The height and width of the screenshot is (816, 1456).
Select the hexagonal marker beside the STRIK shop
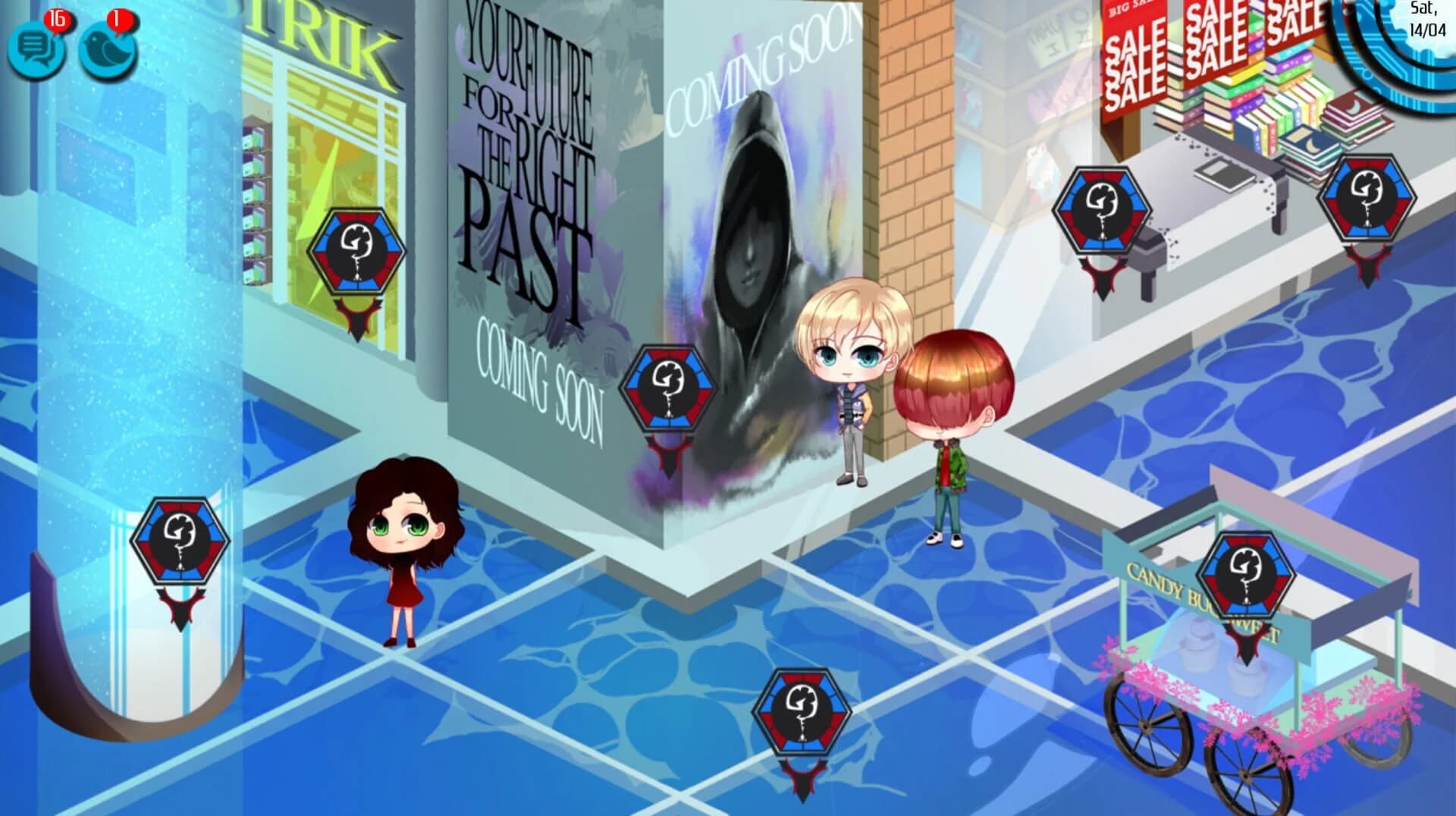coord(358,250)
